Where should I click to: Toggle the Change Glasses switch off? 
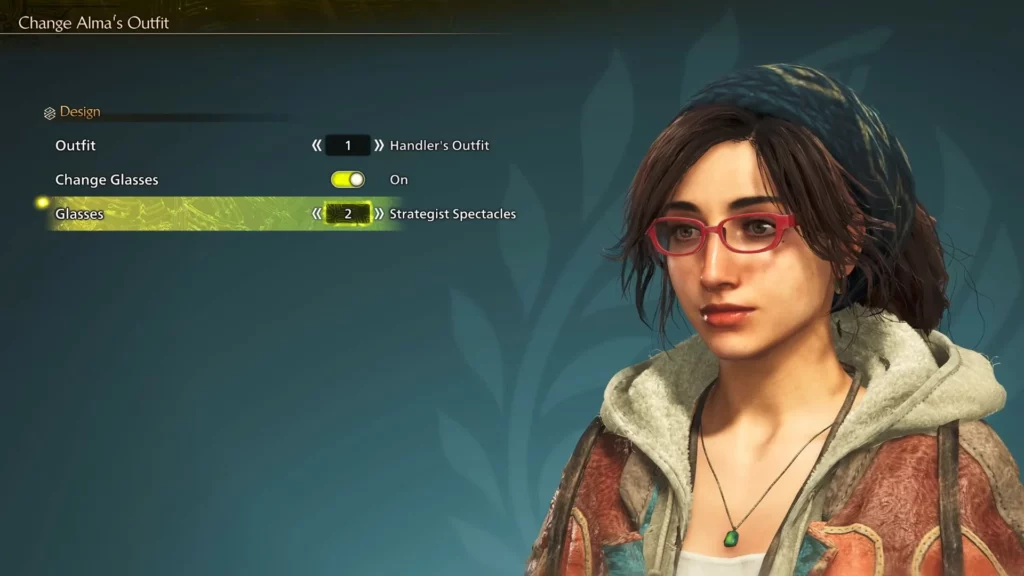click(x=348, y=180)
